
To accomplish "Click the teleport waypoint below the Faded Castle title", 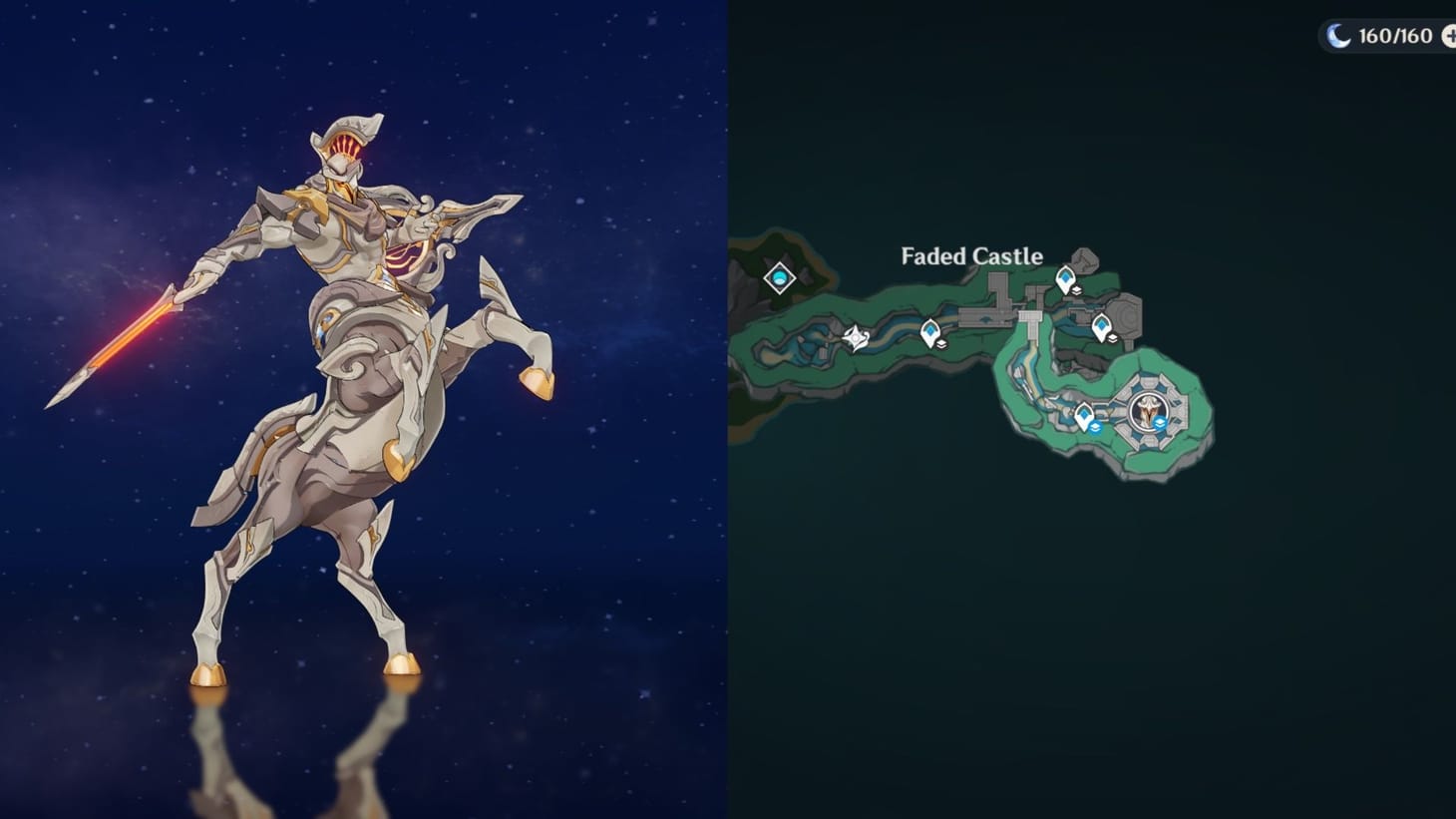I will tap(1065, 276).
